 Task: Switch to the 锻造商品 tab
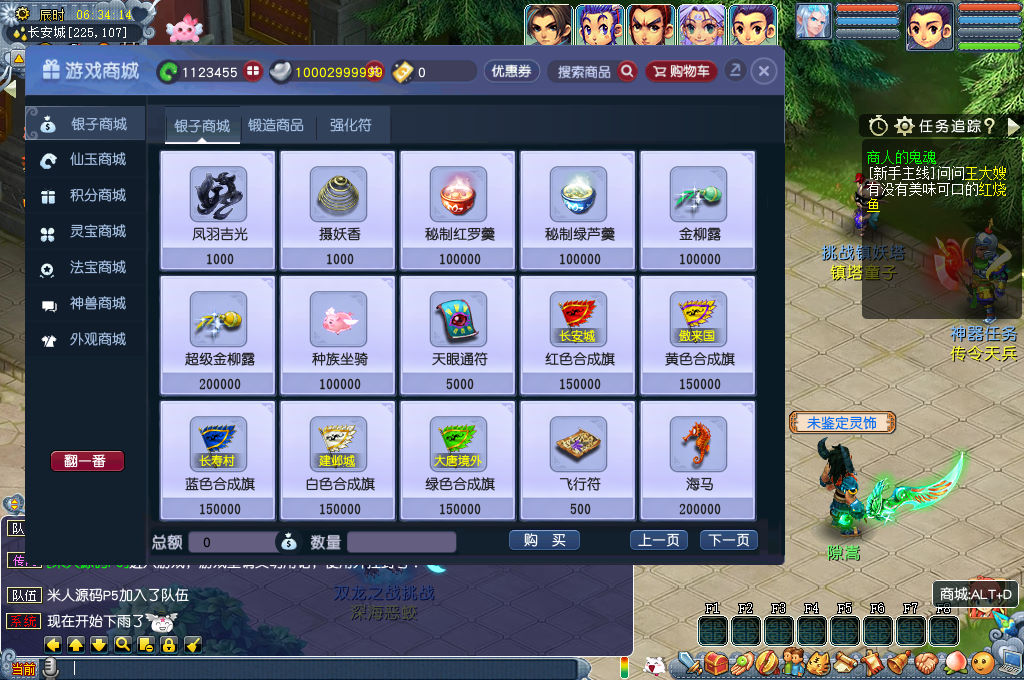coord(276,126)
